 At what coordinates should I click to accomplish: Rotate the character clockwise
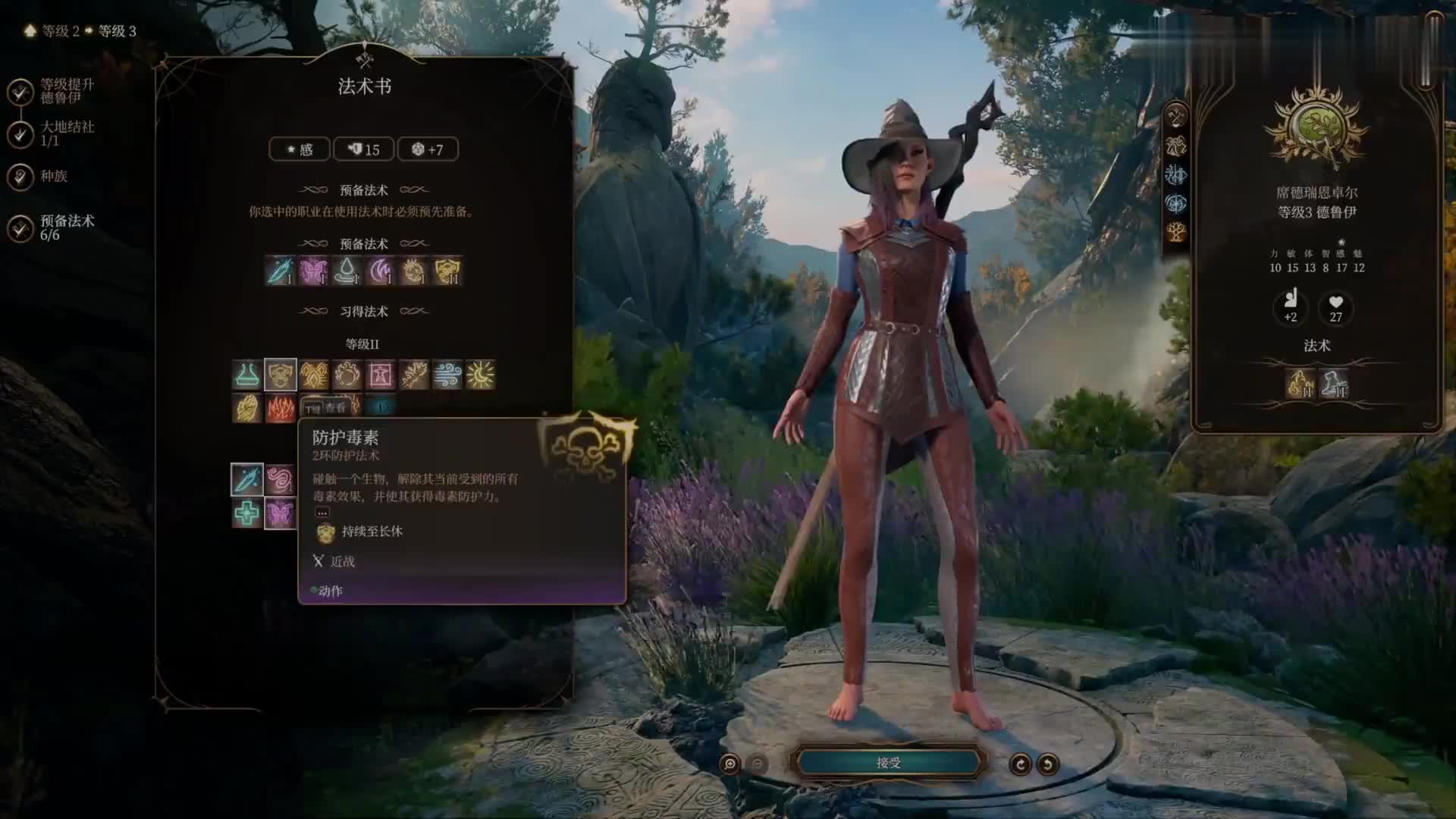click(x=1020, y=764)
